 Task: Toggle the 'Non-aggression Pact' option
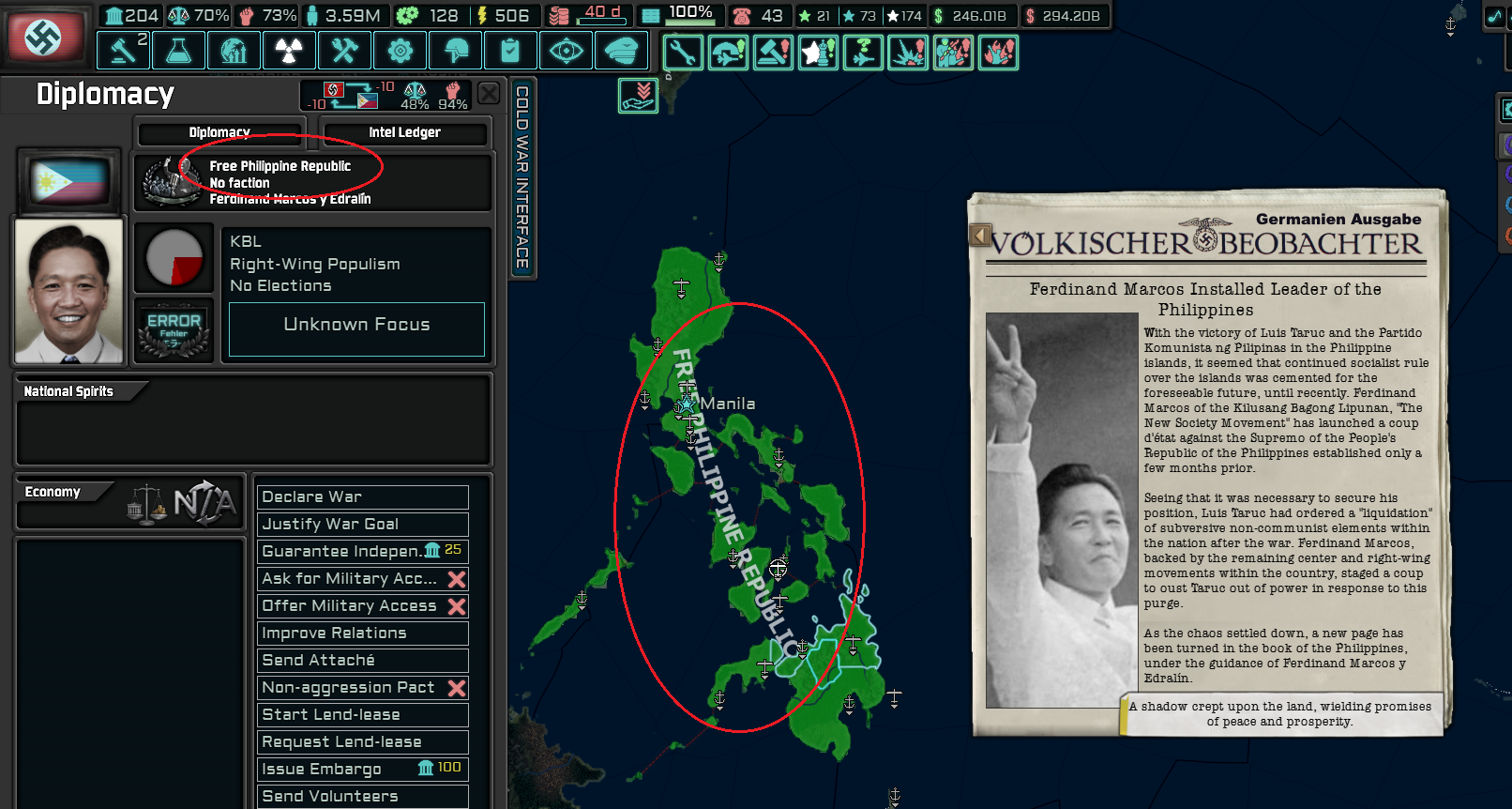coord(362,687)
